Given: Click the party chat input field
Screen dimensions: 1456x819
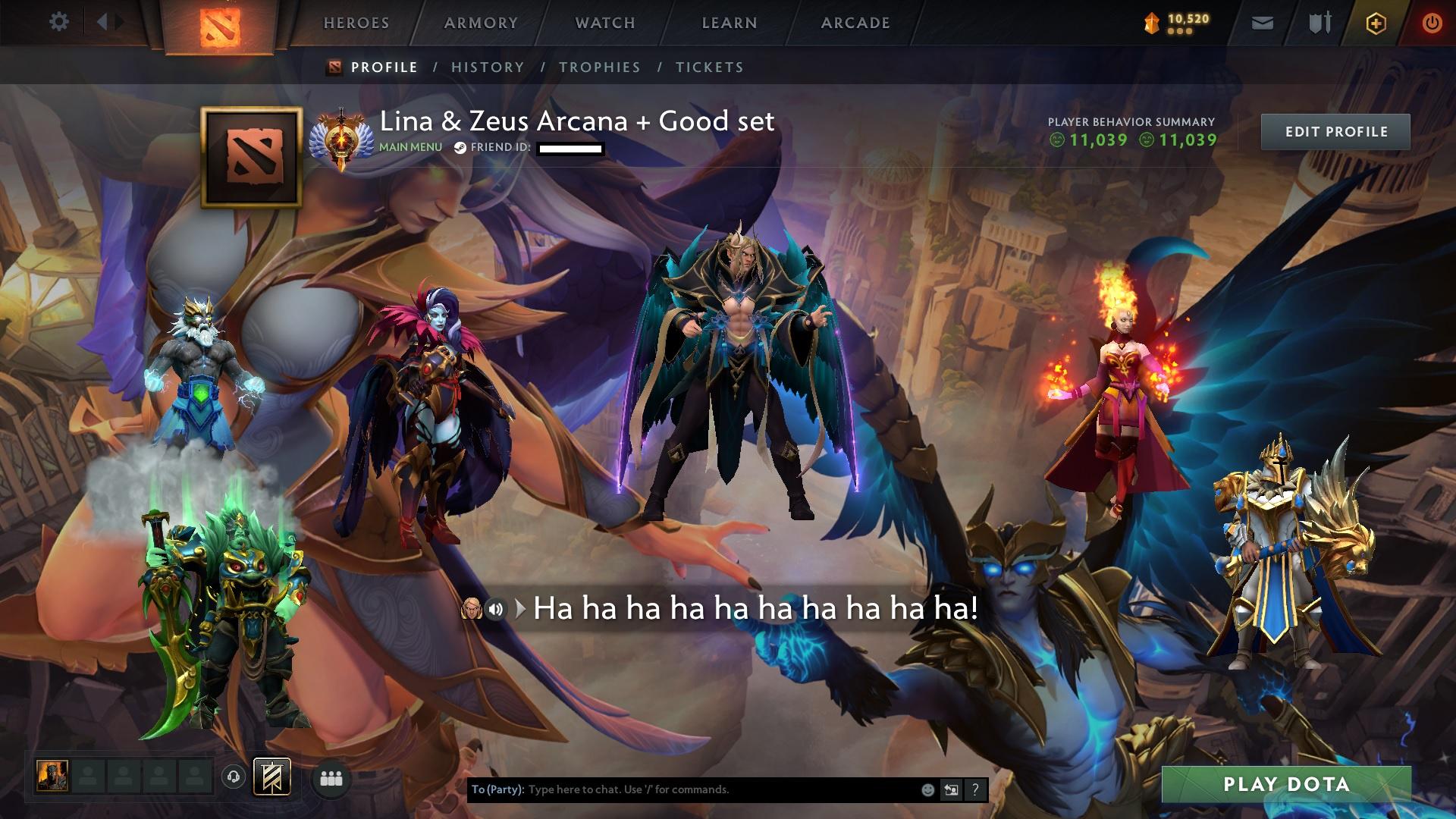Looking at the screenshot, I should (682, 789).
